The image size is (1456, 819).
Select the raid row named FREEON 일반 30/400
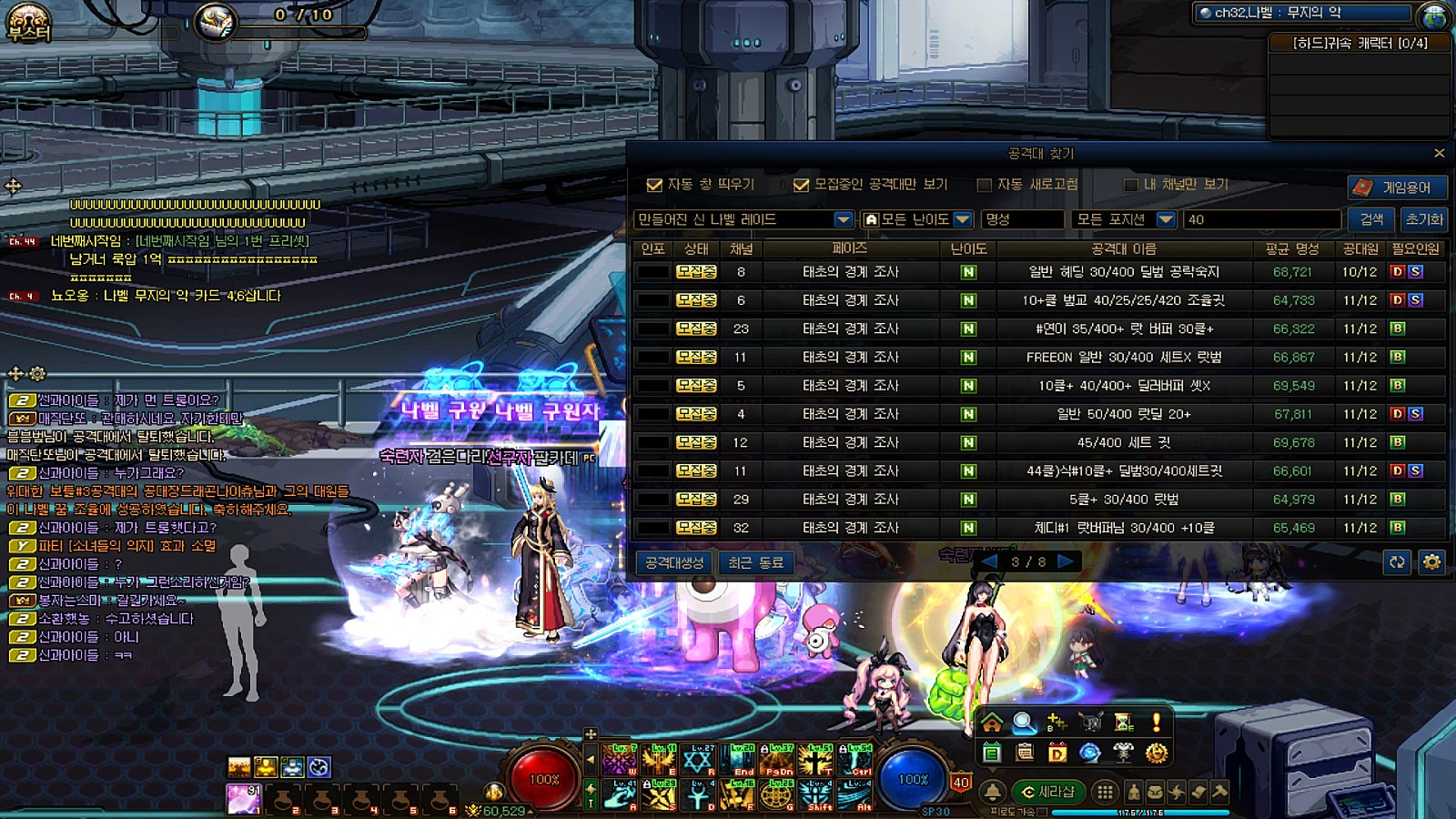click(x=1124, y=357)
